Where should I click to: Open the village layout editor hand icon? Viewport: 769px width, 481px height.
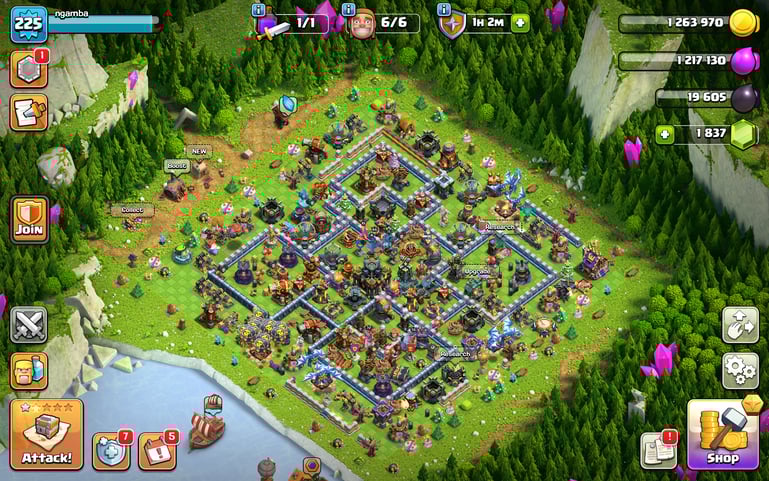(740, 325)
